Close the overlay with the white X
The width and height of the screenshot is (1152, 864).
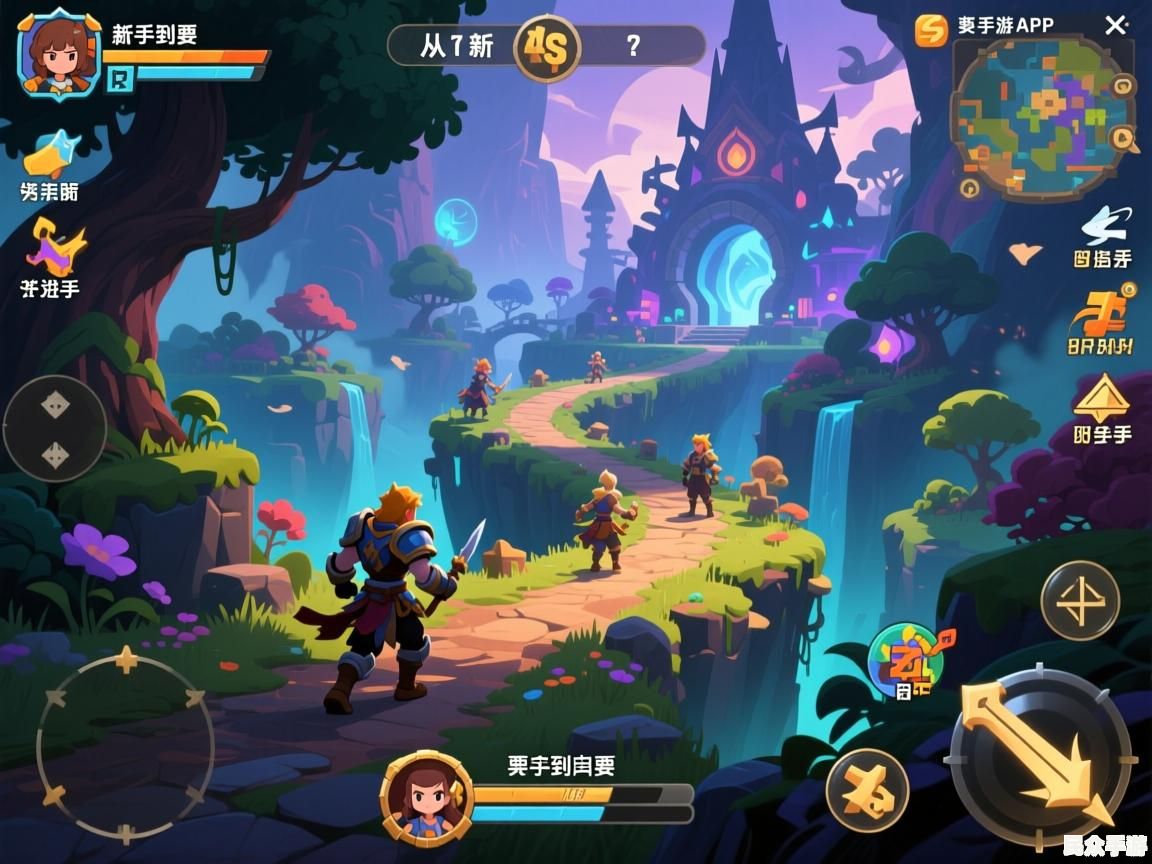point(1116,26)
